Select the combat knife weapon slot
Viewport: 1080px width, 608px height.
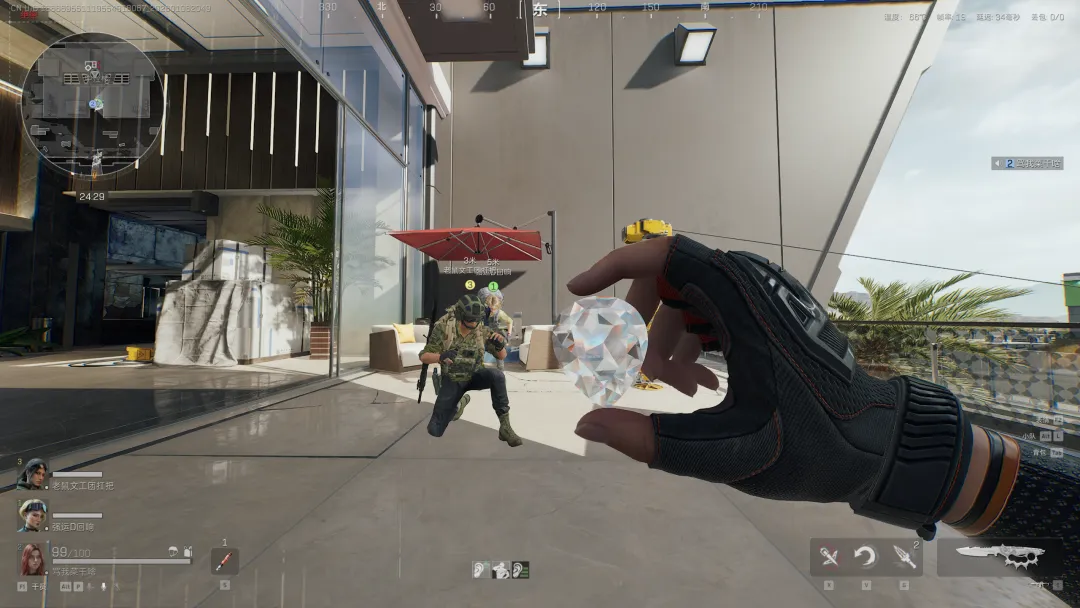tap(1000, 556)
